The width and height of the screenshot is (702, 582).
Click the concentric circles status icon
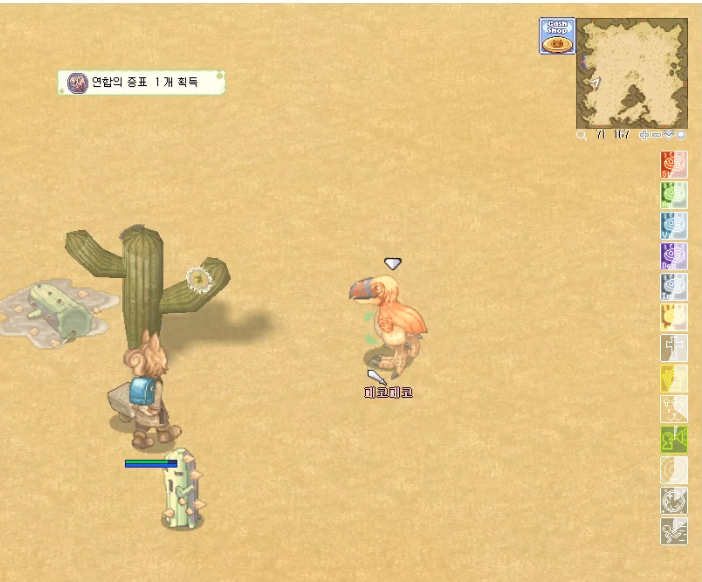674,470
